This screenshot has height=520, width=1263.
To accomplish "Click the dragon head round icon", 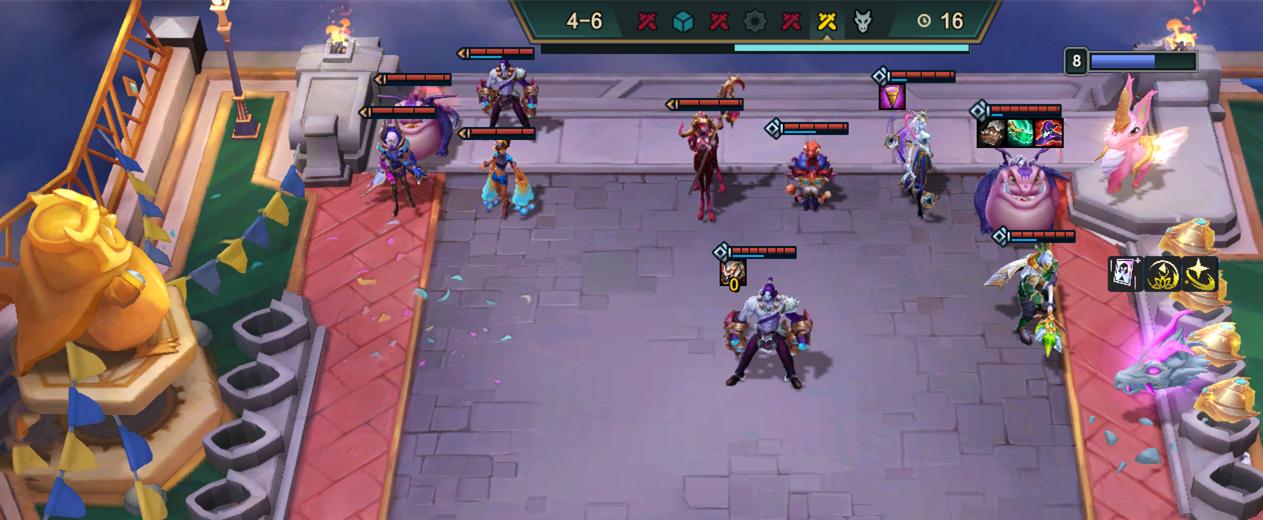I will click(x=863, y=21).
